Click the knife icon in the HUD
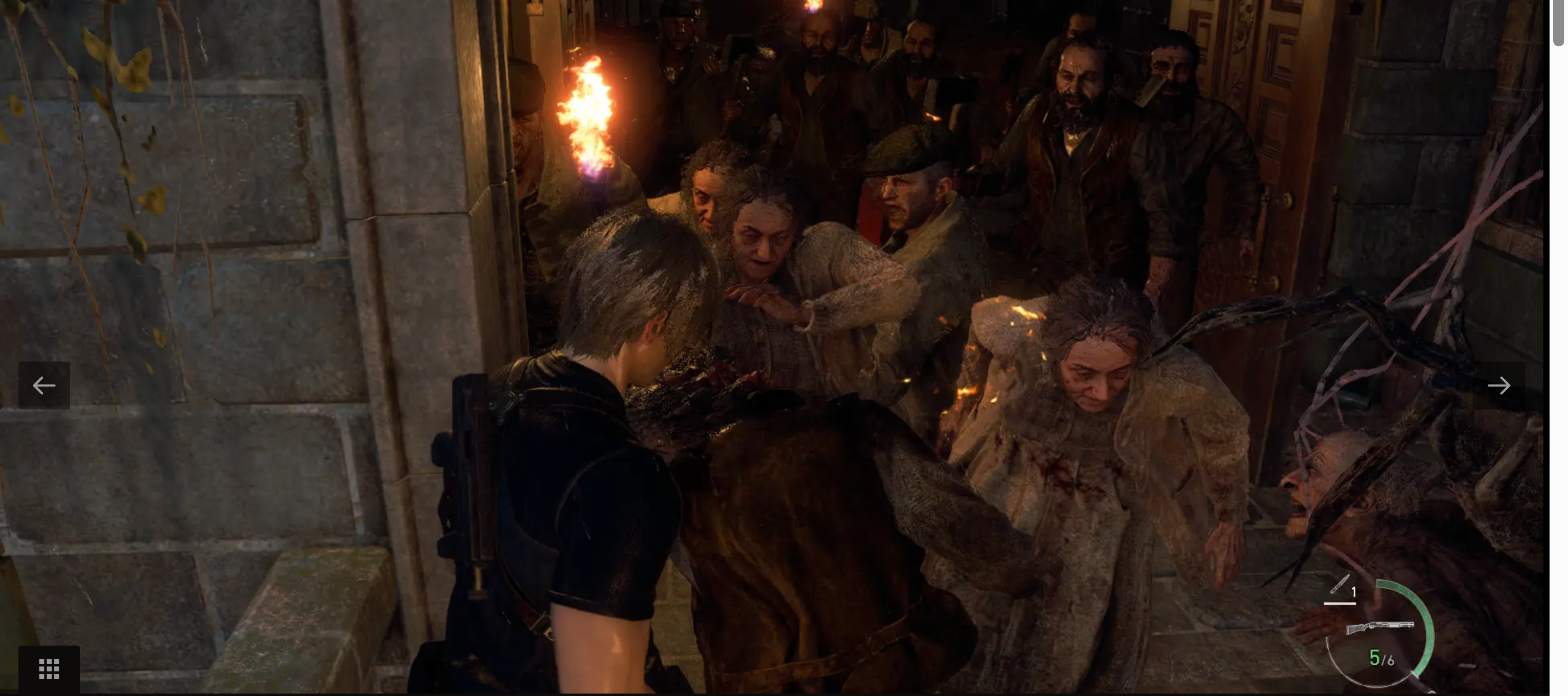Screen dimensions: 1568x696 [x=1339, y=585]
